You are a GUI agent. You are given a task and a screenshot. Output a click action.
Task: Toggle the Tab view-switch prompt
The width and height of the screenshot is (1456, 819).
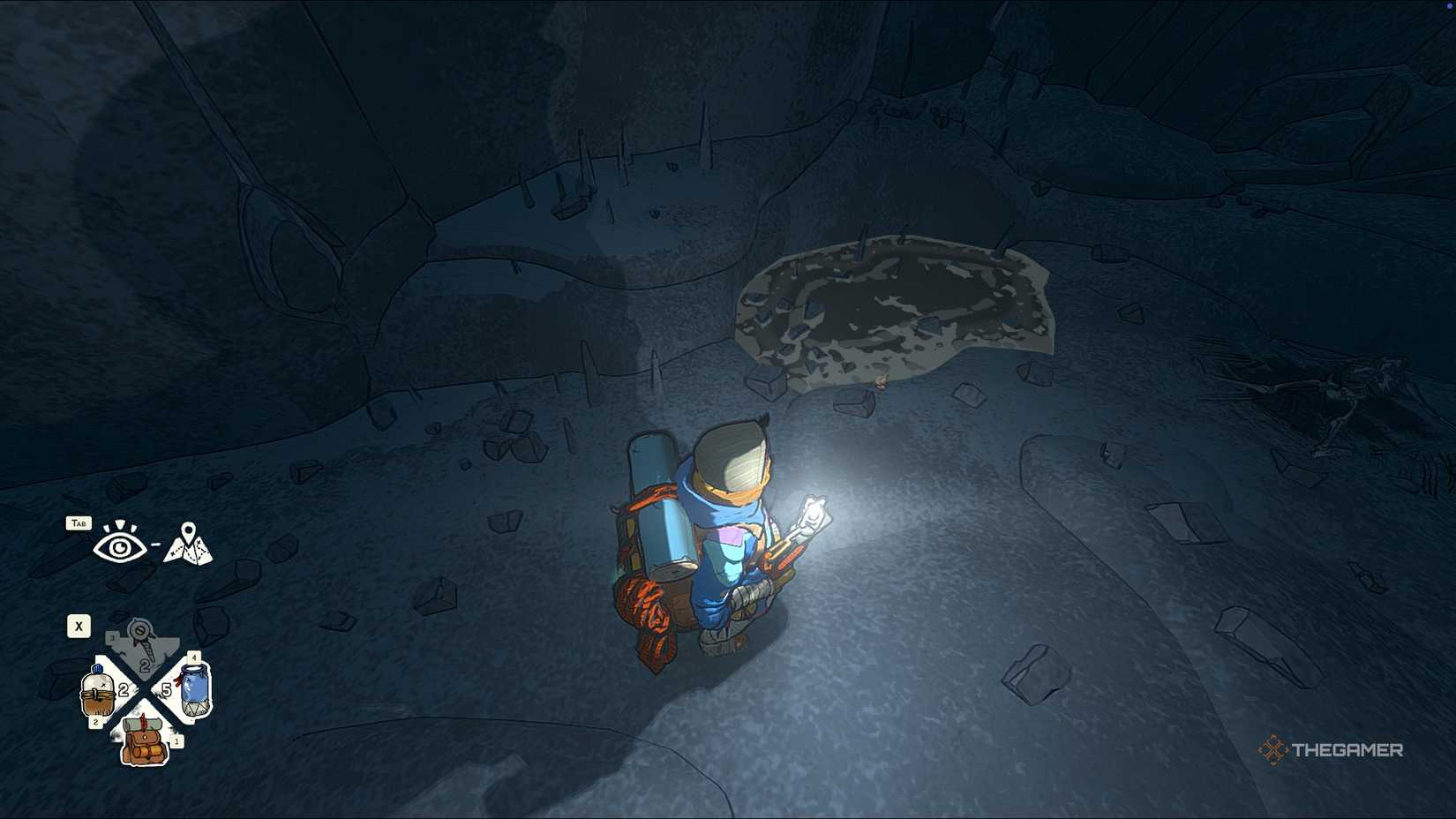tap(79, 522)
